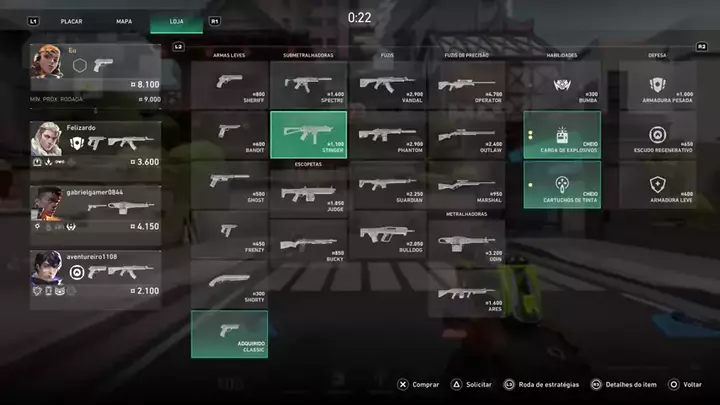Select the Bandit sidearm tile
The image size is (720, 405).
tap(229, 135)
